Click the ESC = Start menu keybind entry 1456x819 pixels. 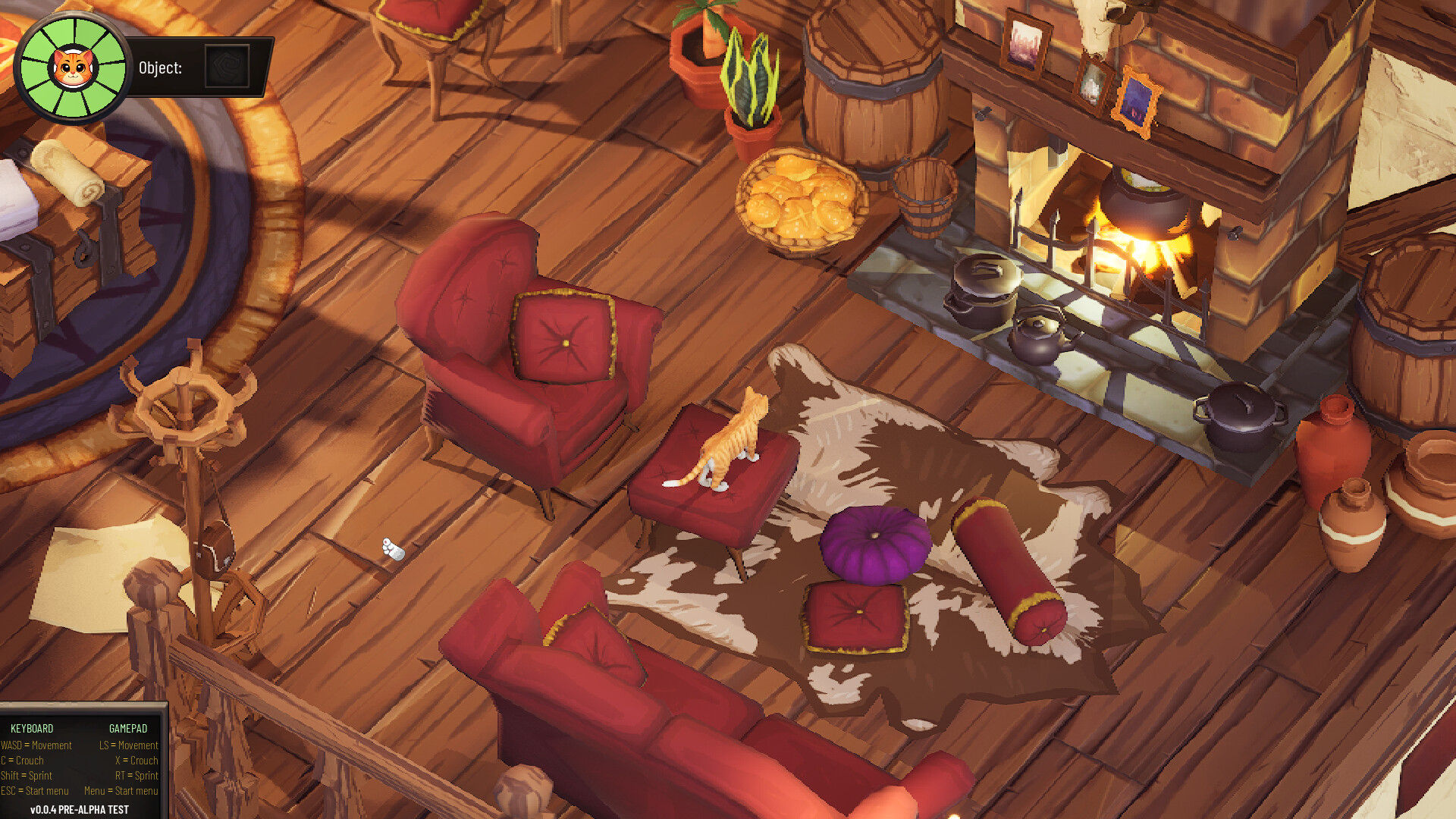coord(34,791)
